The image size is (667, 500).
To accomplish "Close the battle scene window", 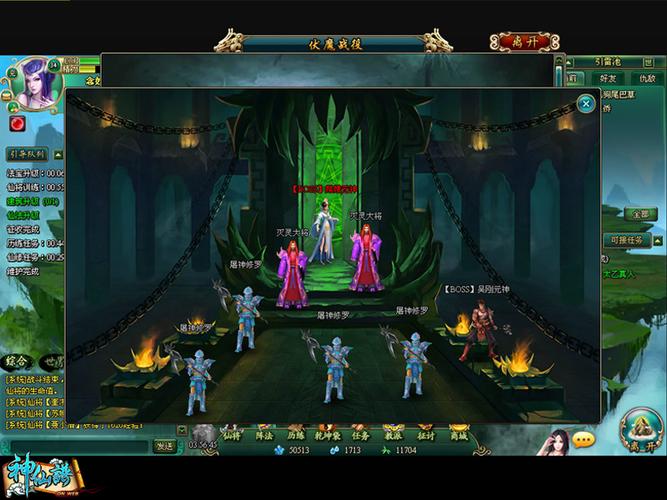I will click(586, 103).
